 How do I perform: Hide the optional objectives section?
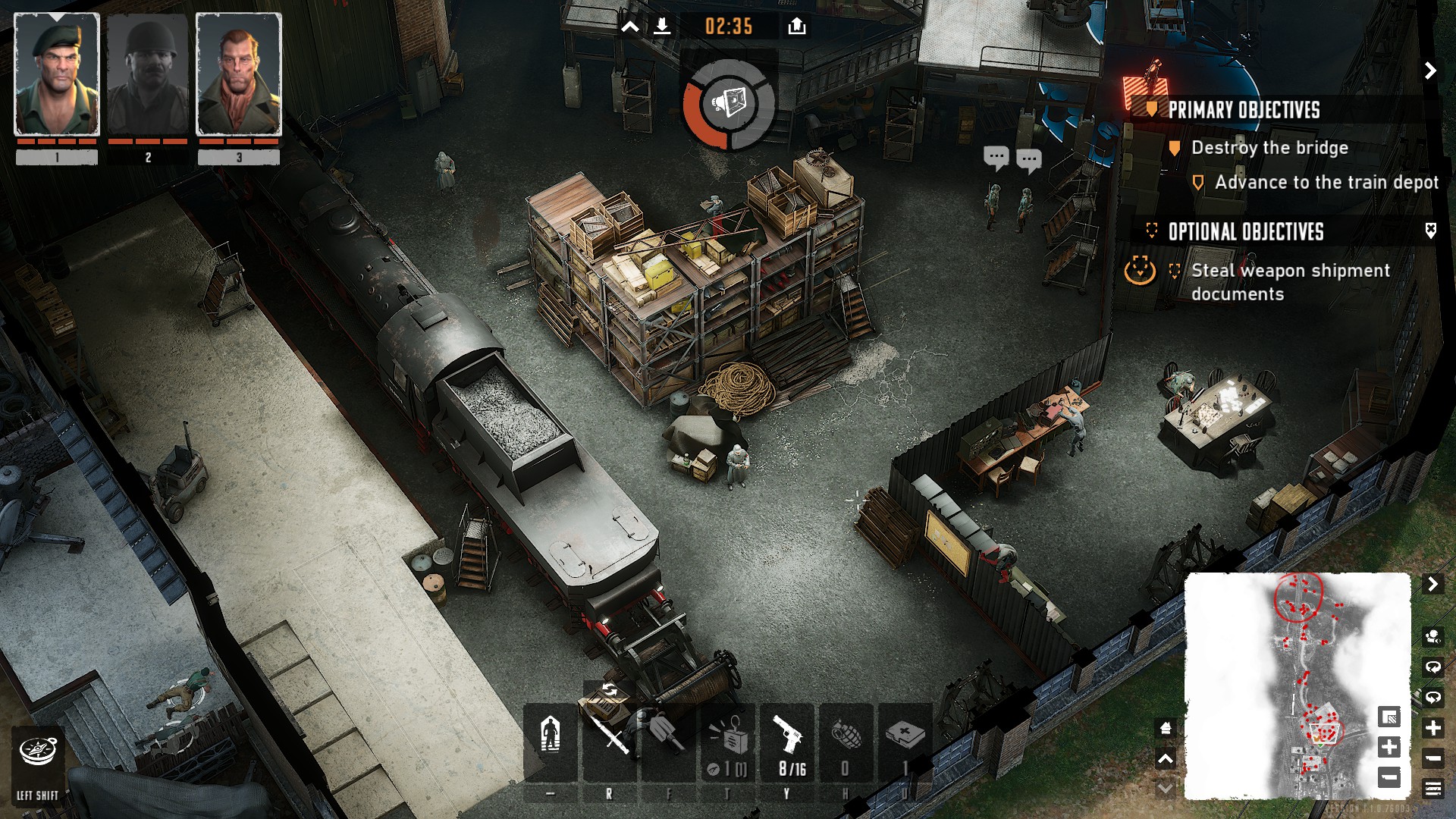(1430, 231)
